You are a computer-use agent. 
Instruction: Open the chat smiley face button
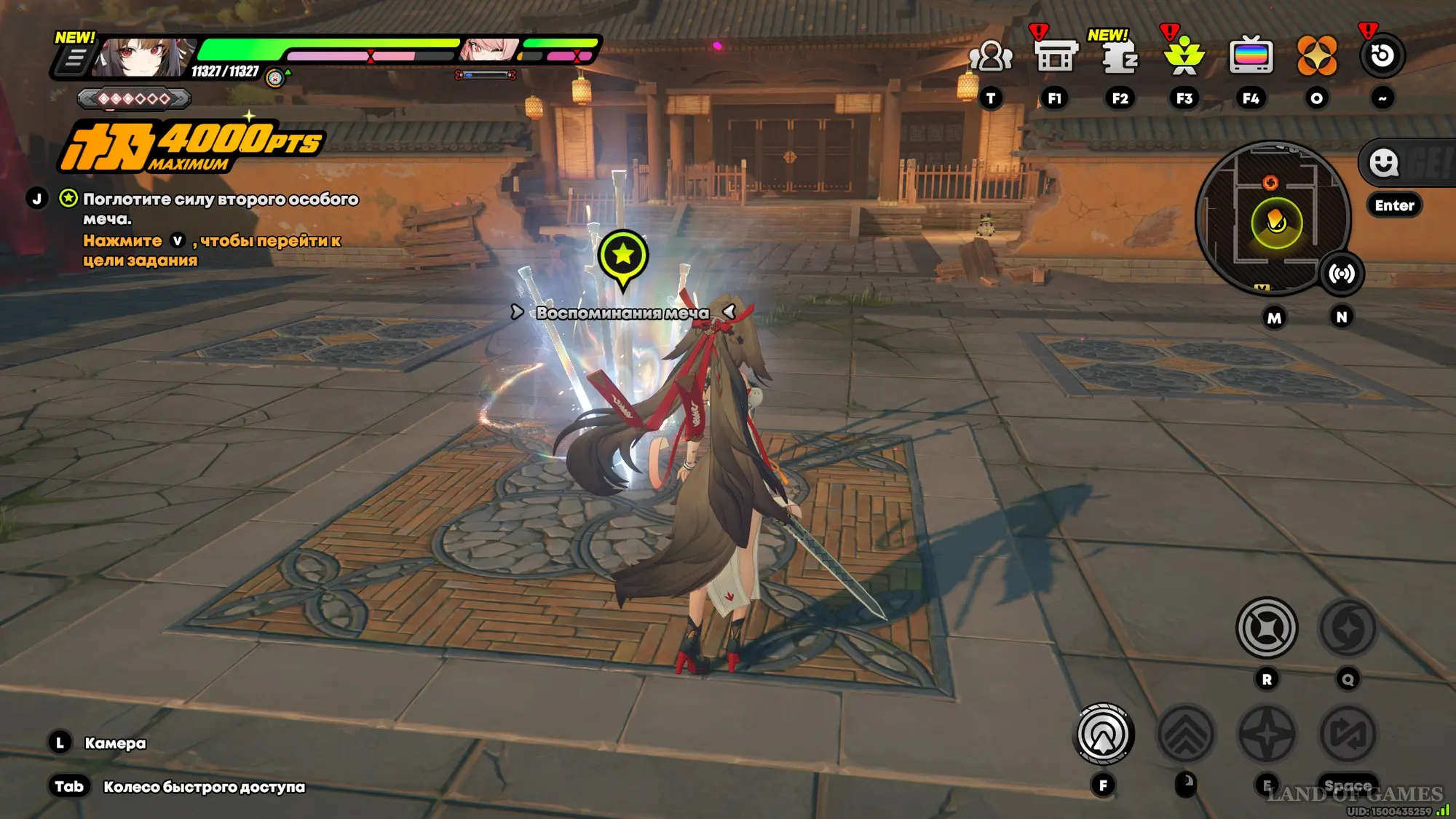[x=1383, y=163]
